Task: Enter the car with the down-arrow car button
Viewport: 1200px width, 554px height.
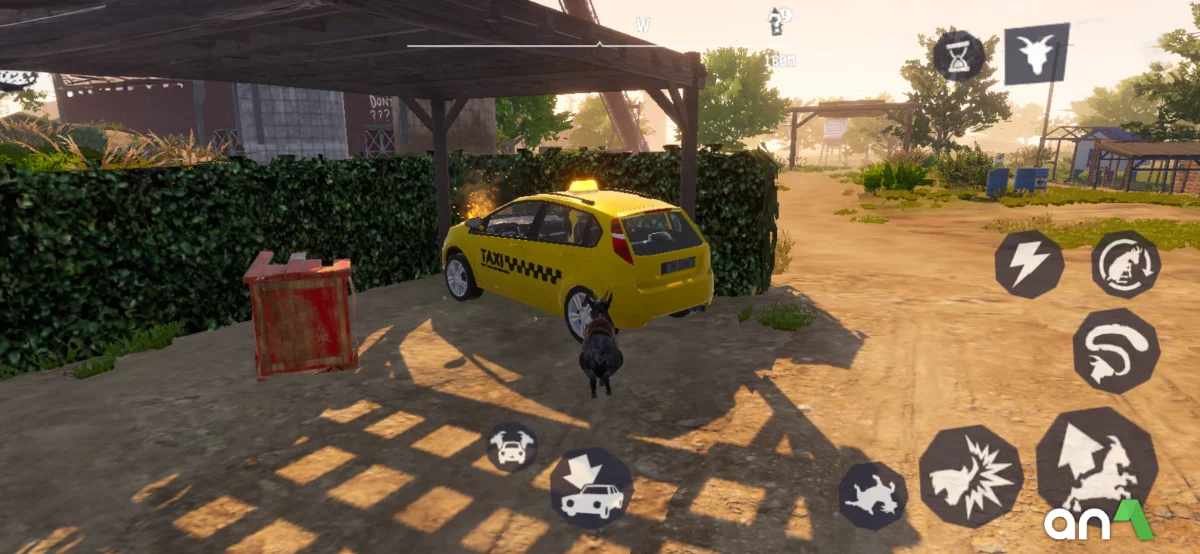Action: pos(591,487)
